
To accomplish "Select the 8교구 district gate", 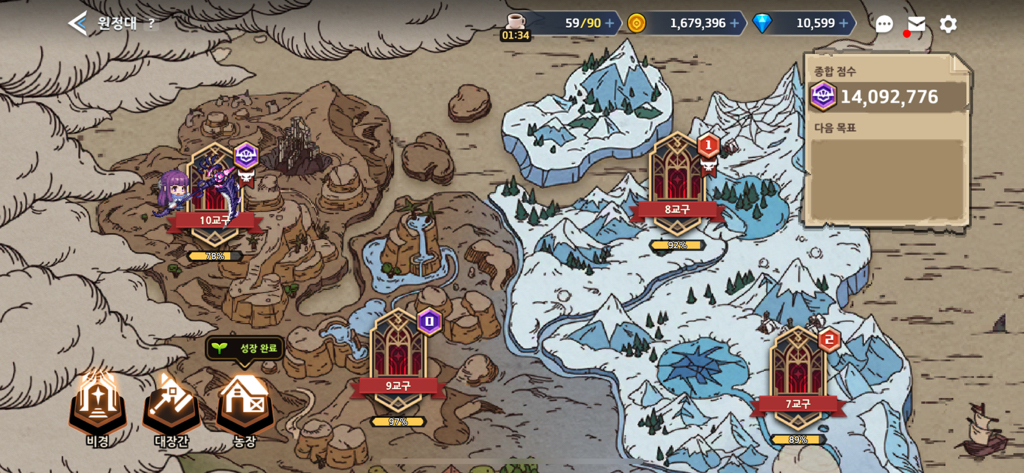I will click(677, 186).
